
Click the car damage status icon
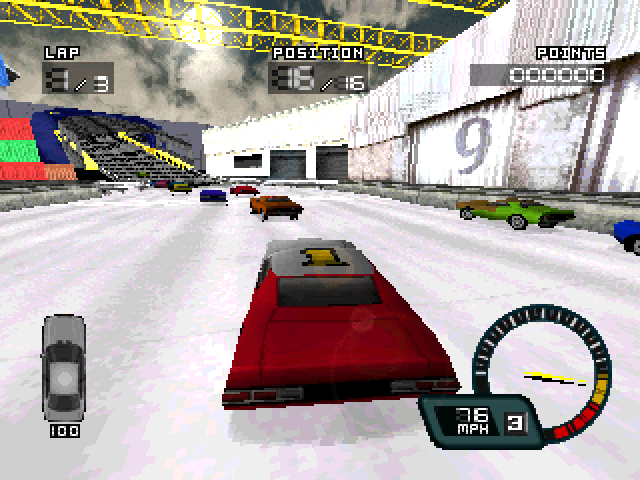point(62,367)
